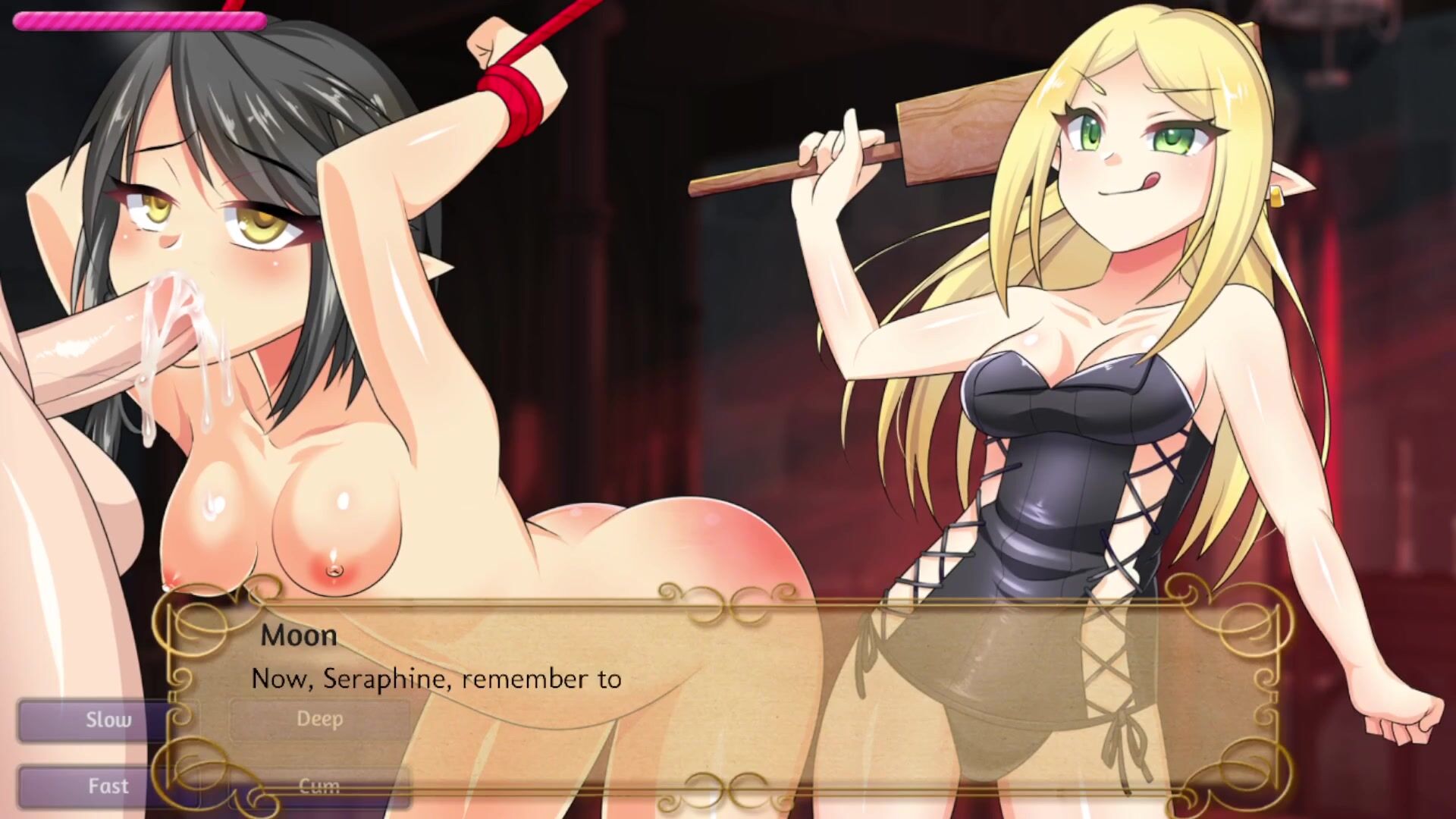The width and height of the screenshot is (1456, 819).
Task: Choose the Fast speed button
Action: pyautogui.click(x=106, y=786)
